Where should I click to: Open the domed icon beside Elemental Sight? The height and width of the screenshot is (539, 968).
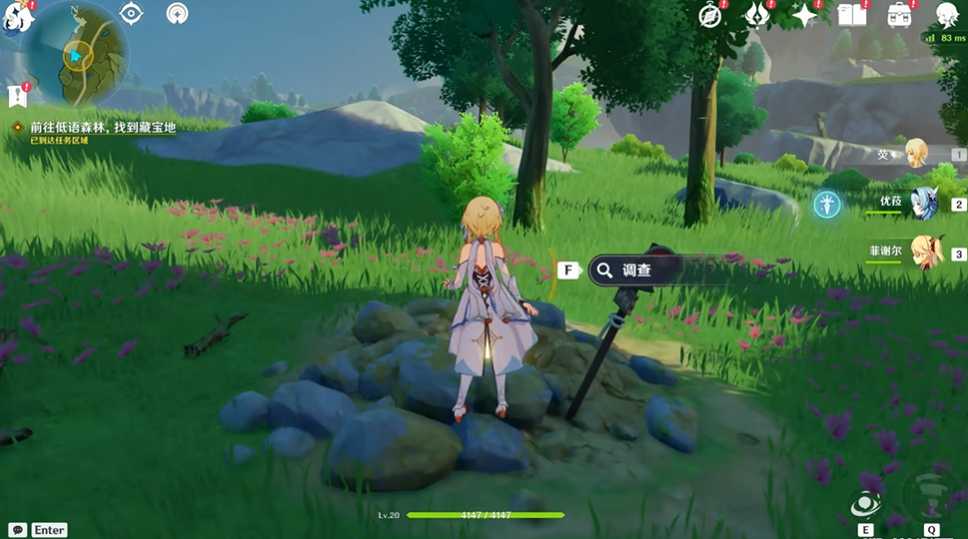(177, 13)
